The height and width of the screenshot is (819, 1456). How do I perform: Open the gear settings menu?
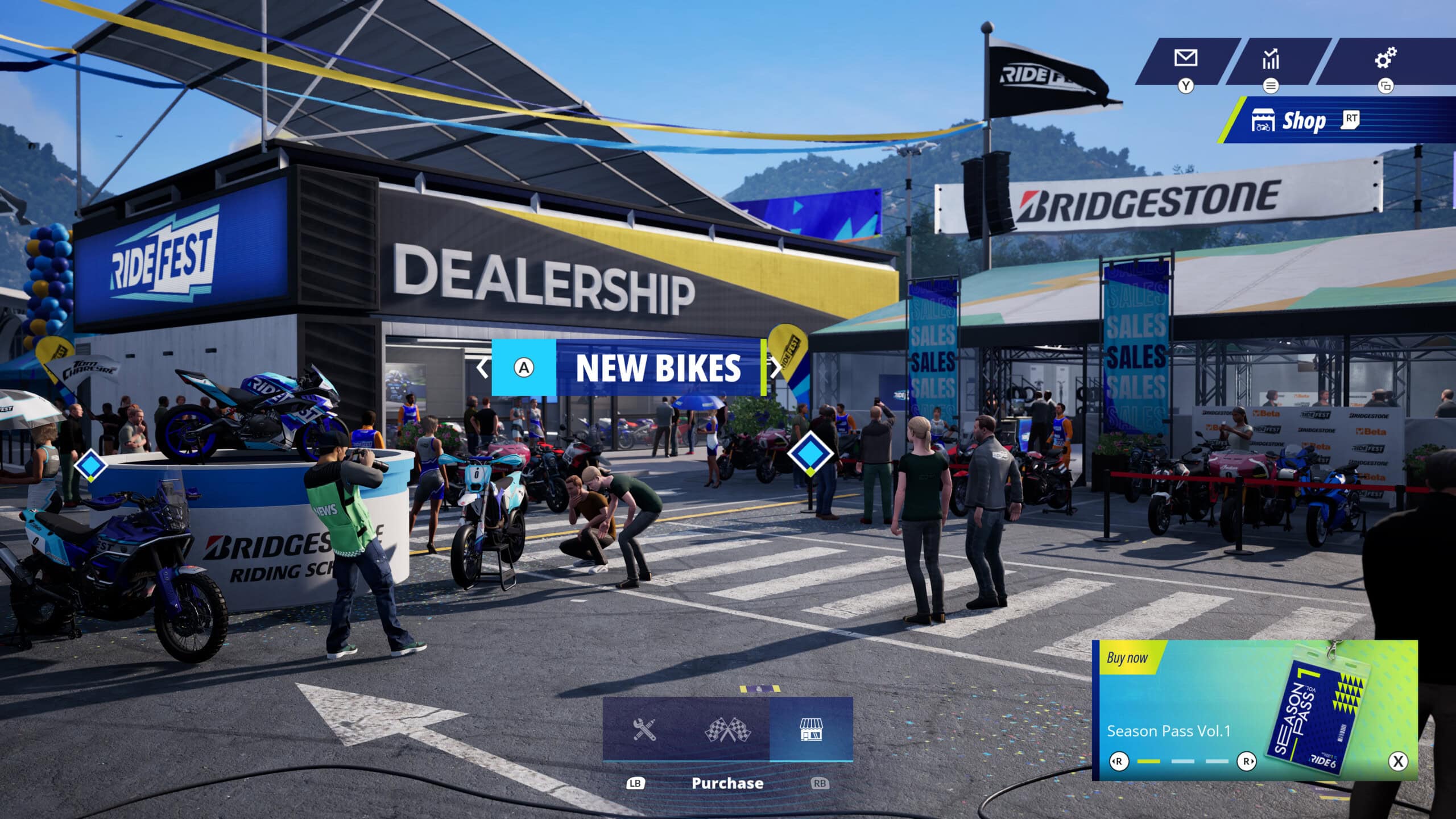1385,58
